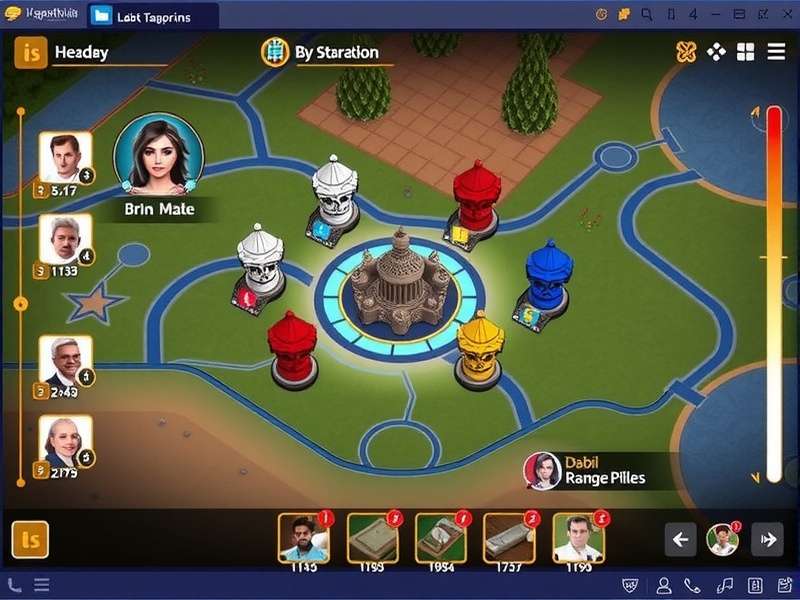800x600 pixels.
Task: Pick the card labeled 1757
Action: tap(509, 539)
